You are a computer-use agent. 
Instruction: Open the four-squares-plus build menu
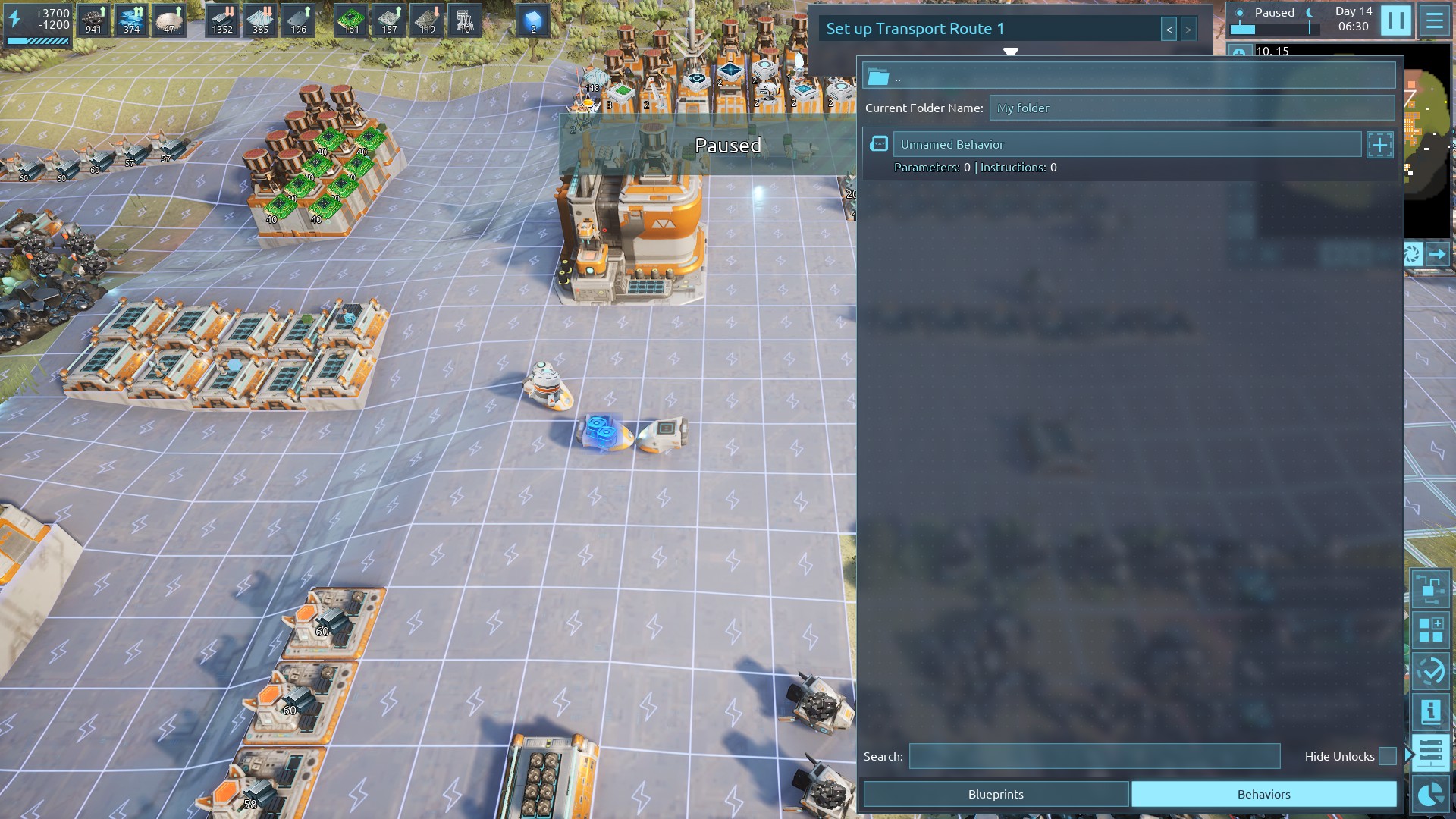[1430, 629]
